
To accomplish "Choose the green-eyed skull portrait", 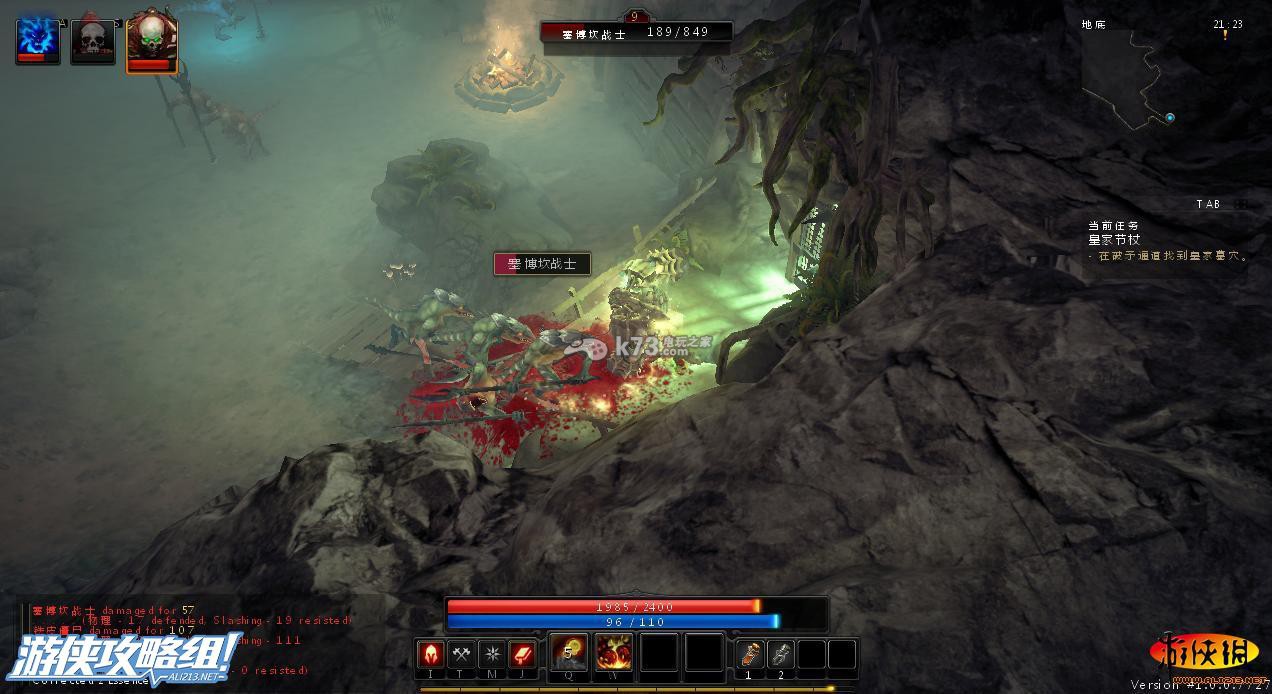I will pos(151,41).
